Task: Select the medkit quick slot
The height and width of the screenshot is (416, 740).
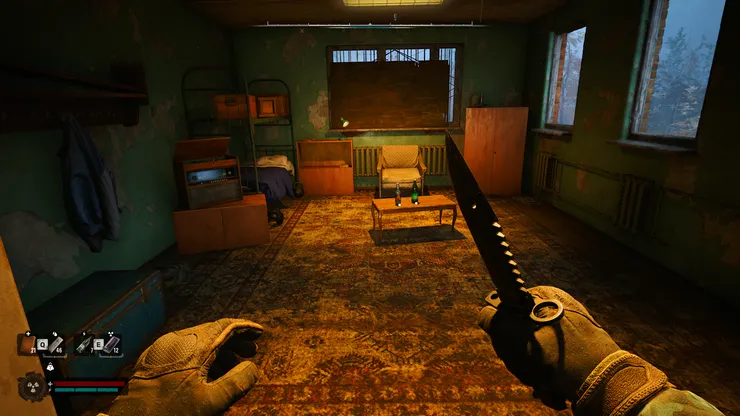Action: point(27,345)
